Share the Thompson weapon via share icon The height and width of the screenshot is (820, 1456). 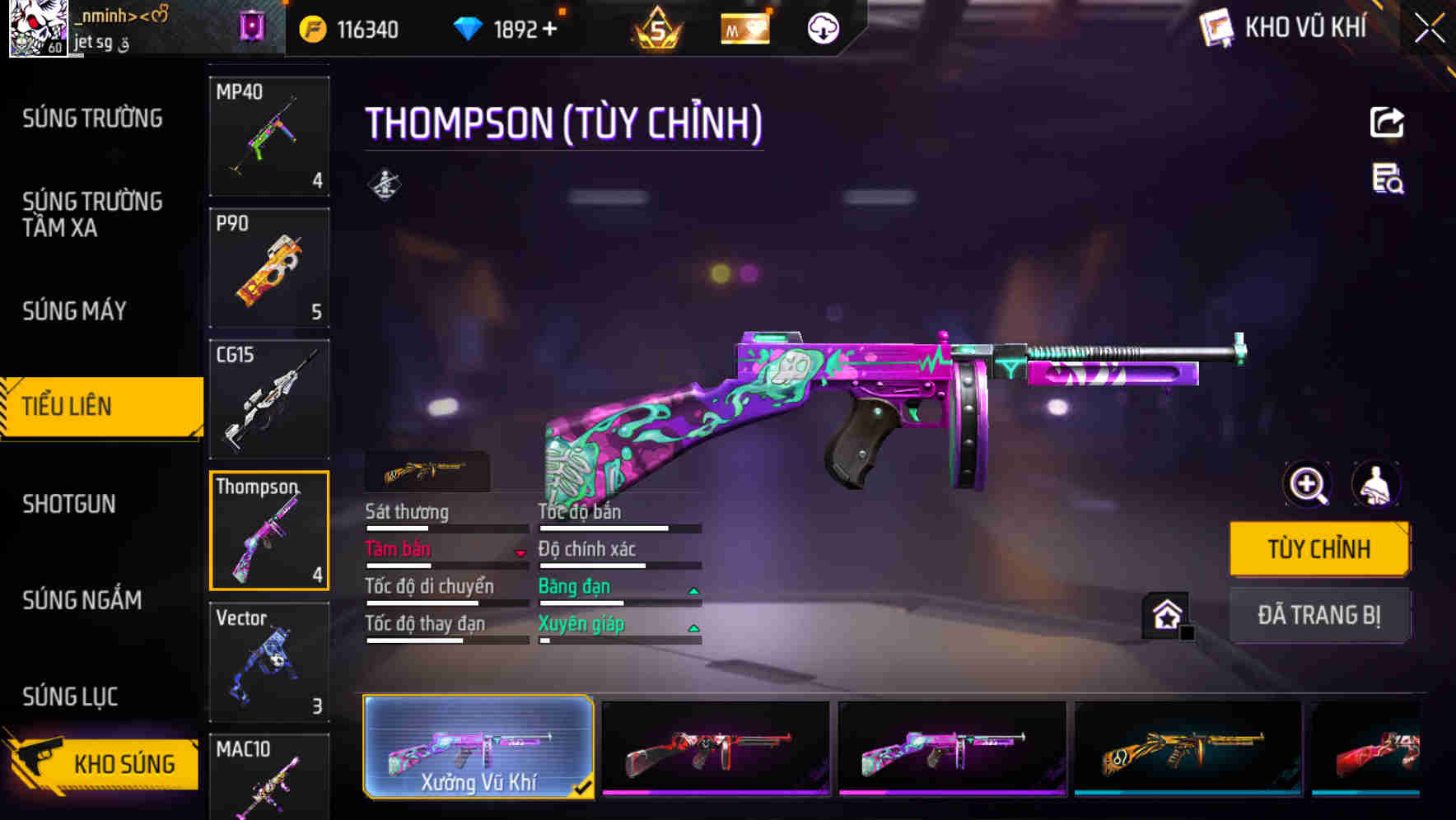pyautogui.click(x=1387, y=122)
